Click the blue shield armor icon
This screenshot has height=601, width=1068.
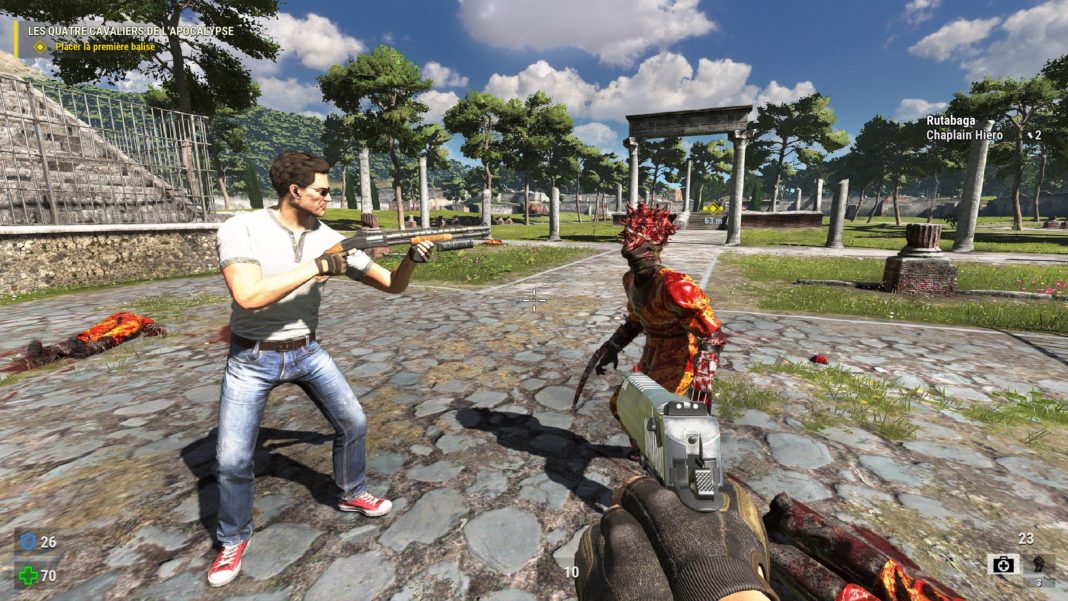tap(27, 542)
